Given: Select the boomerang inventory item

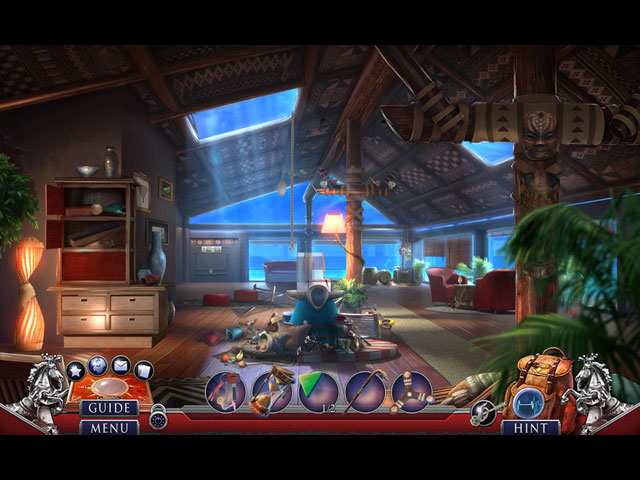Looking at the screenshot, I should click(x=411, y=391).
